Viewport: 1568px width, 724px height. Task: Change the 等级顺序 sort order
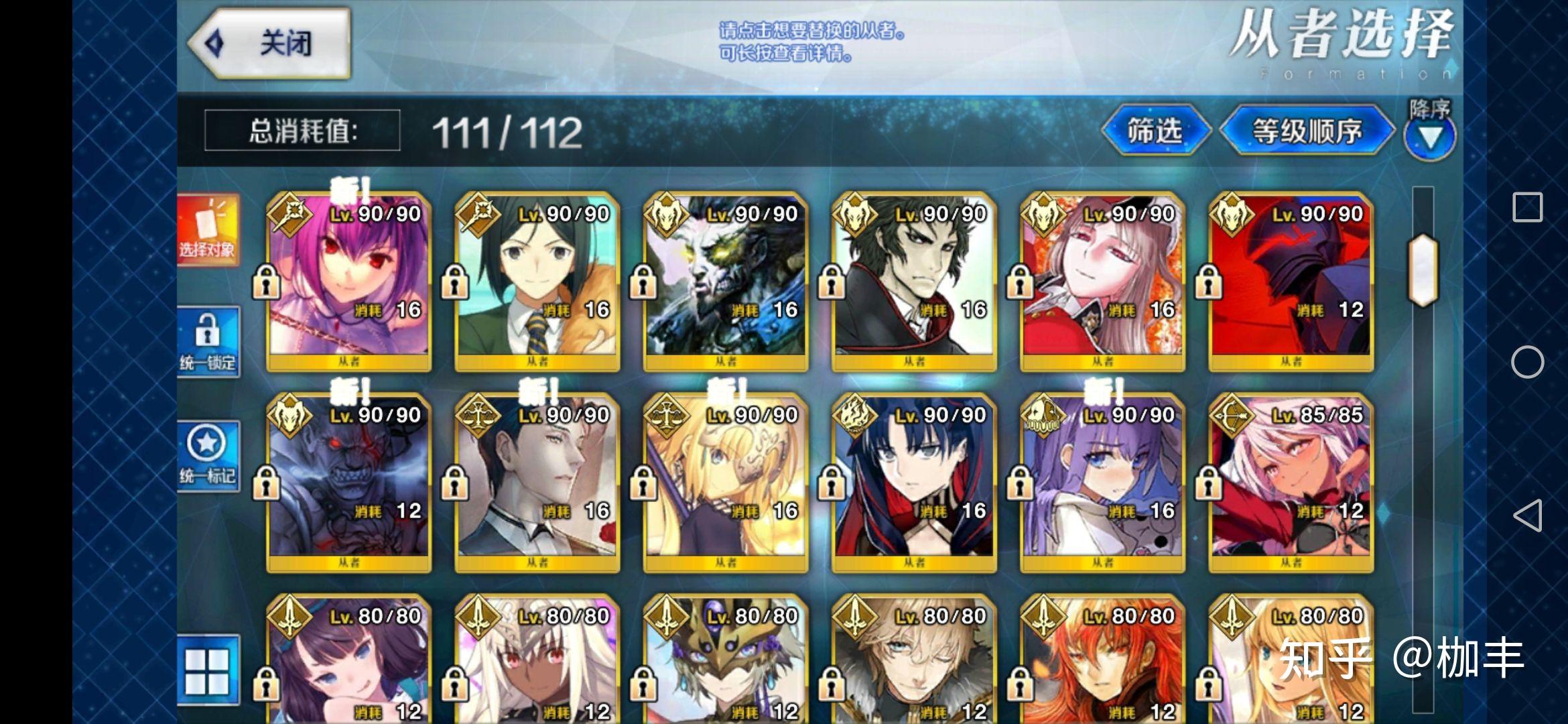click(x=1306, y=131)
